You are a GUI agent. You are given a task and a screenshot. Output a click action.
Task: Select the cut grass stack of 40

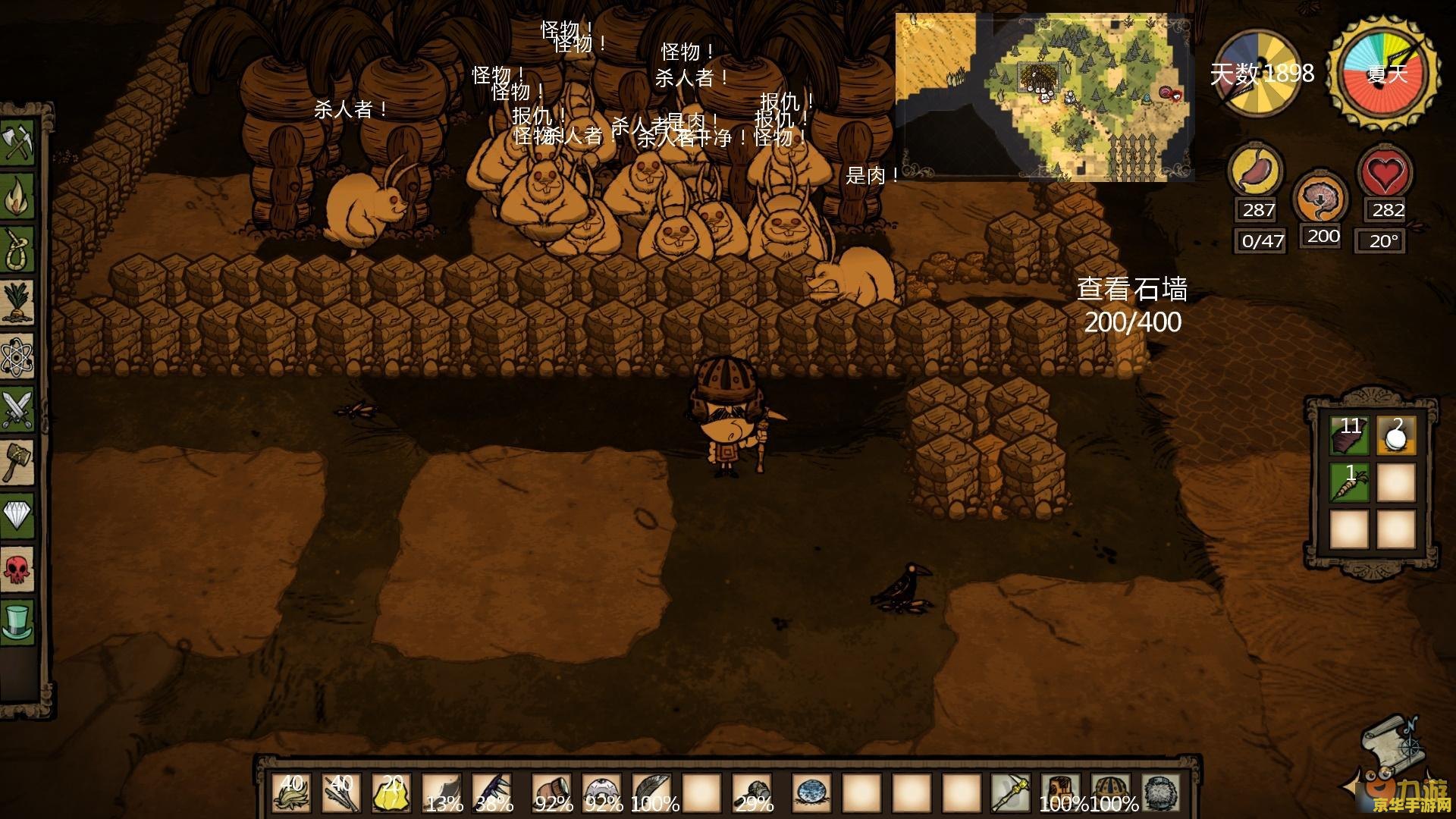[290, 793]
